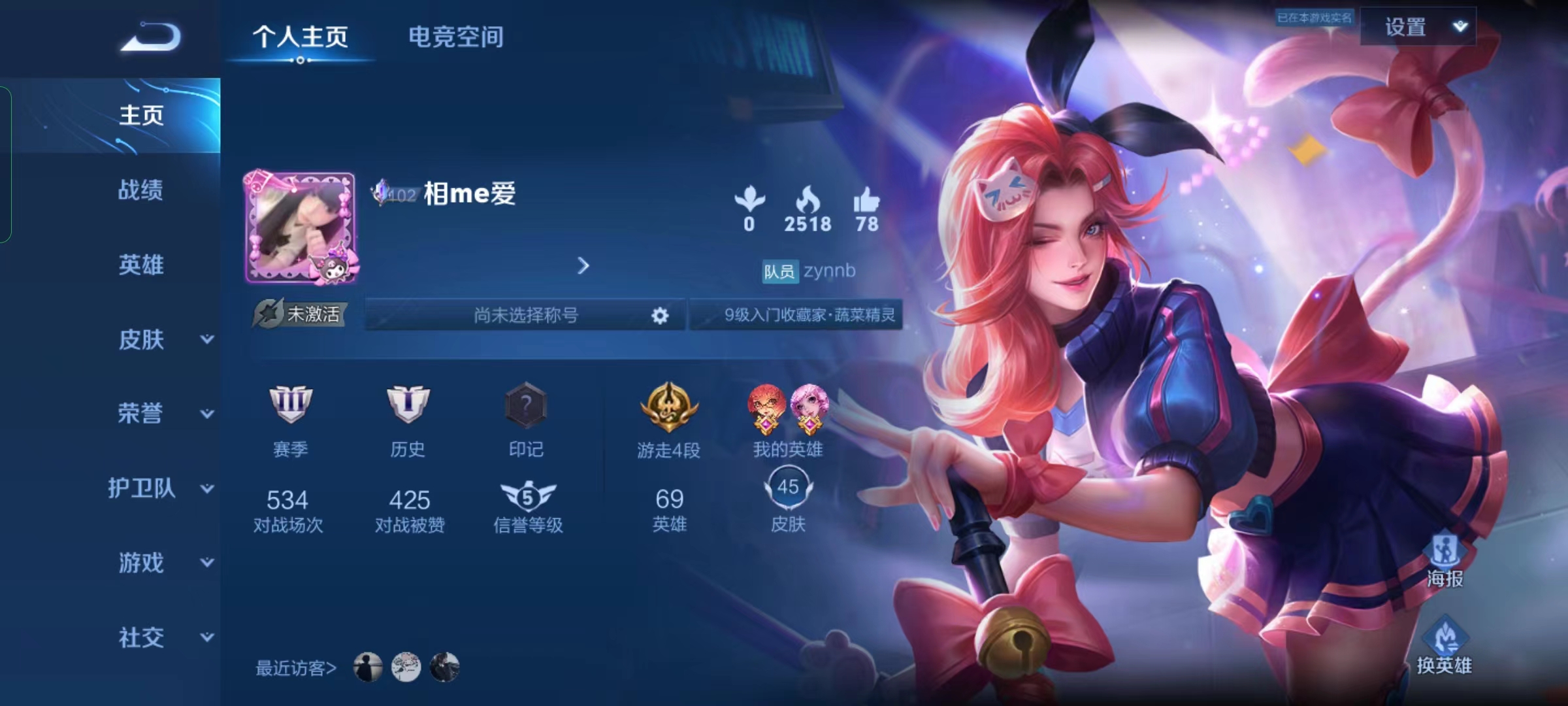This screenshot has height=706, width=1568.
Task: Open the 电竞空间 tab
Action: (x=455, y=37)
